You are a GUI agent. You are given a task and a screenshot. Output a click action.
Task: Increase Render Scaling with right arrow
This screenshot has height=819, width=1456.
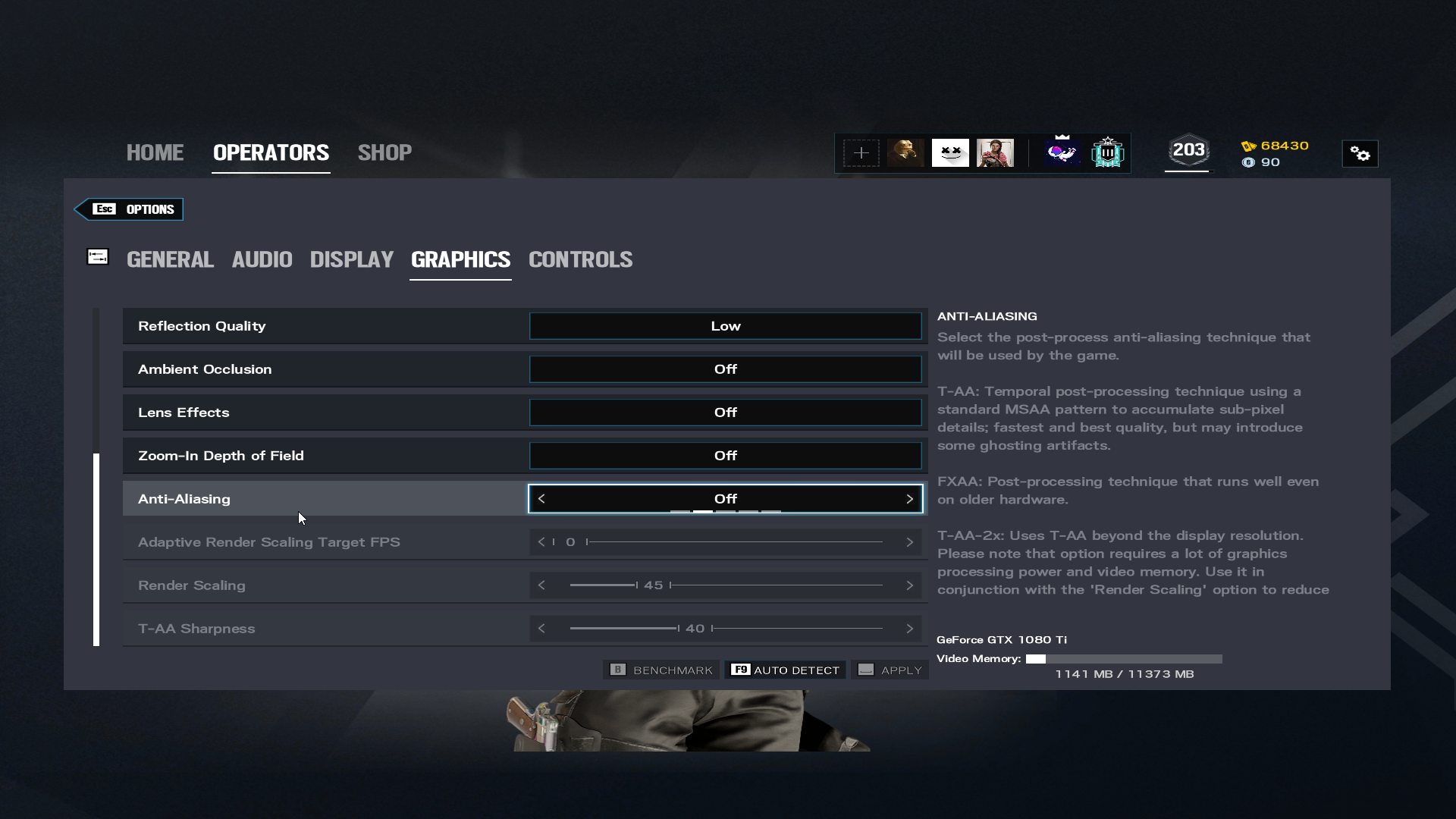coord(909,585)
